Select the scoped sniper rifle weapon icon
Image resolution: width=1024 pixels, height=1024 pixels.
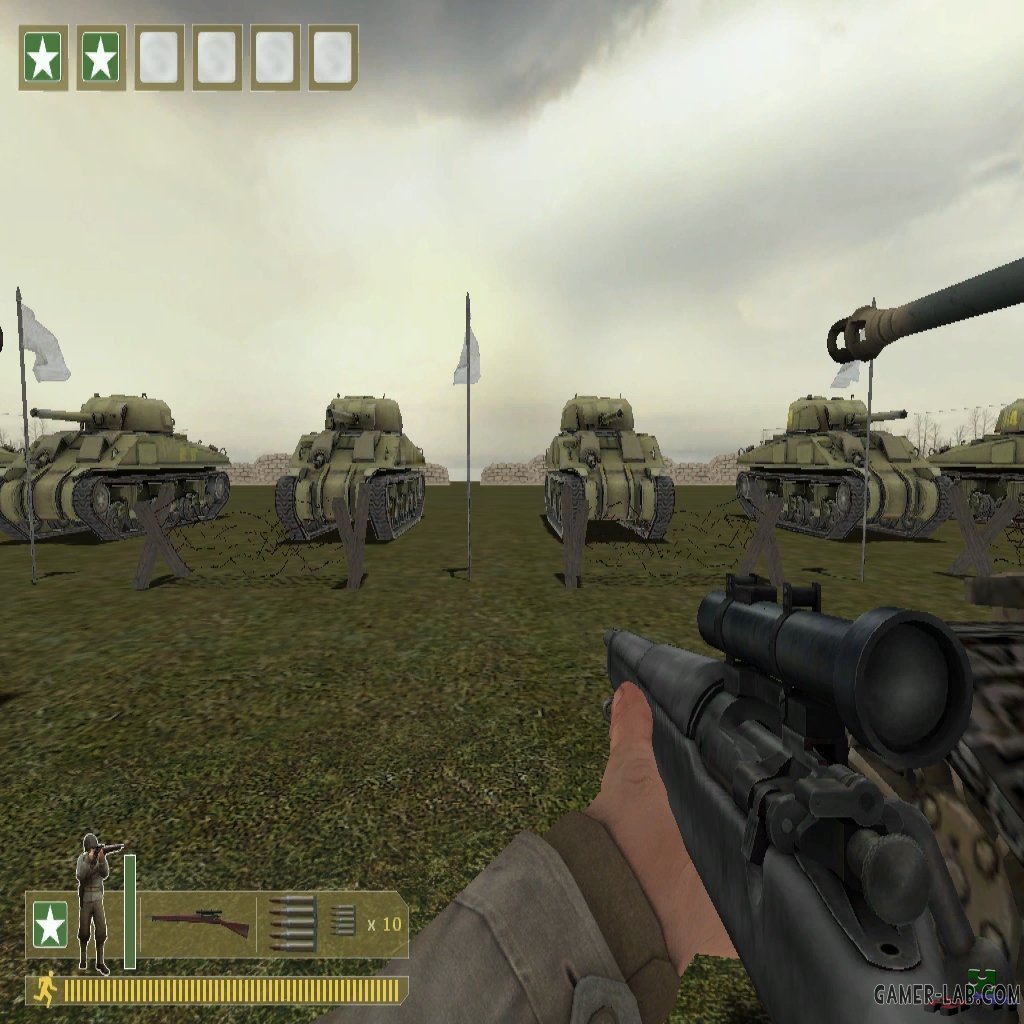[199, 922]
